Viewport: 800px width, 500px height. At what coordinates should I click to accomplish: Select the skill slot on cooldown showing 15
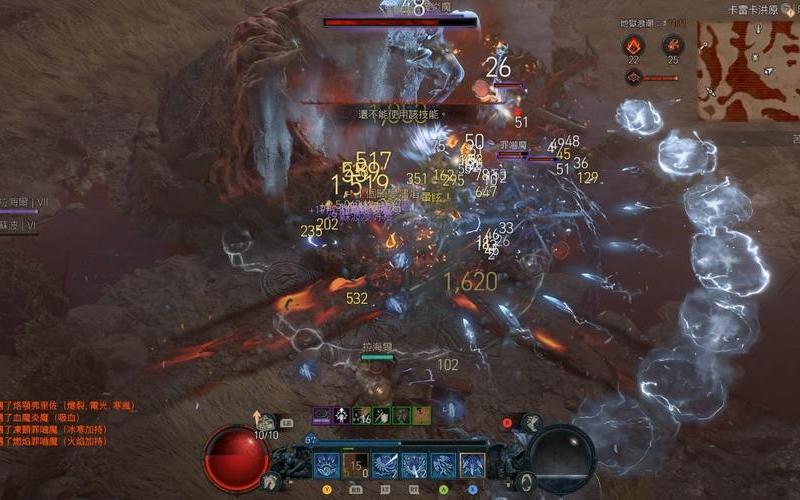click(356, 466)
